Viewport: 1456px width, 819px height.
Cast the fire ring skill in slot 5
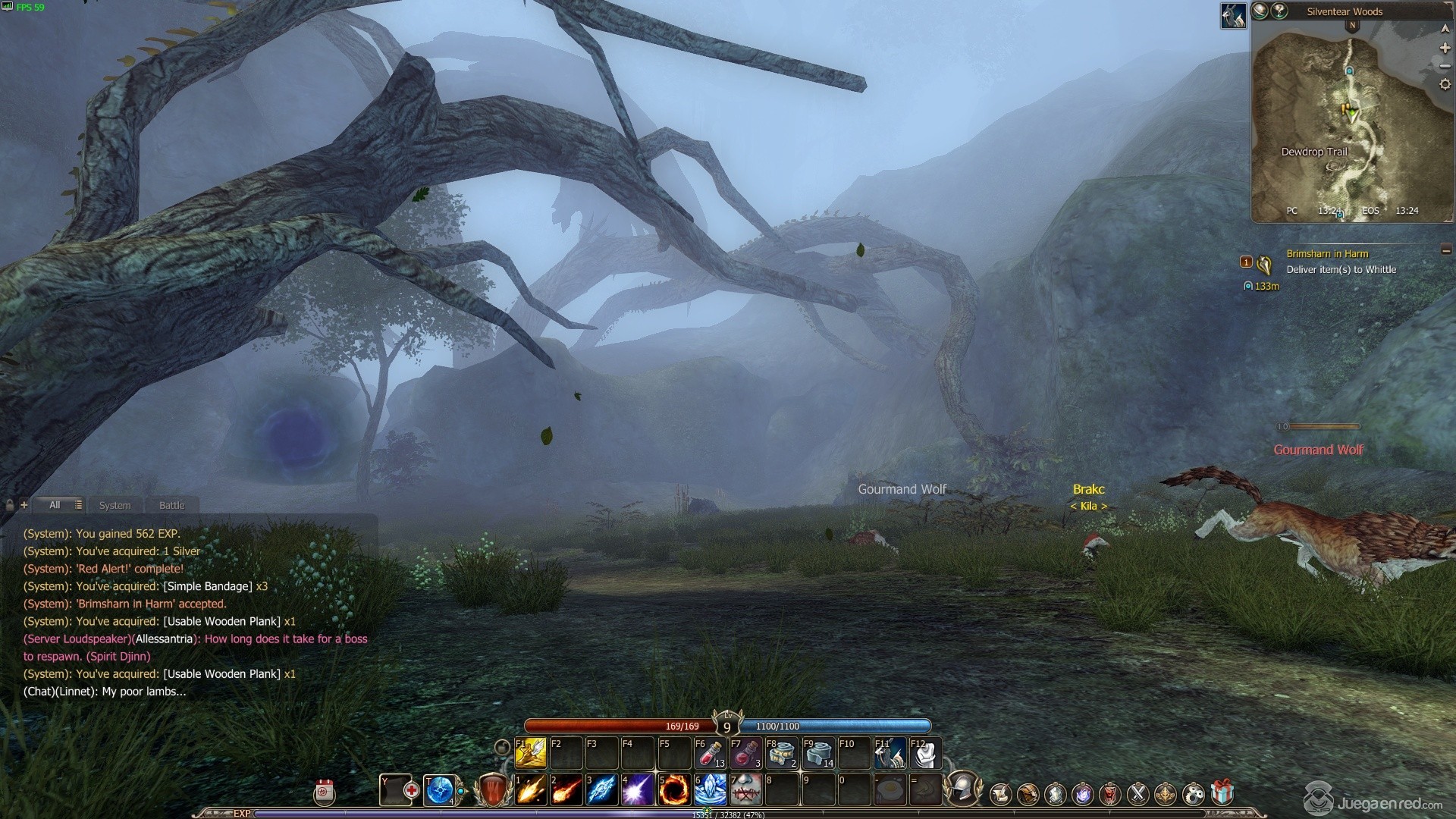(x=673, y=789)
